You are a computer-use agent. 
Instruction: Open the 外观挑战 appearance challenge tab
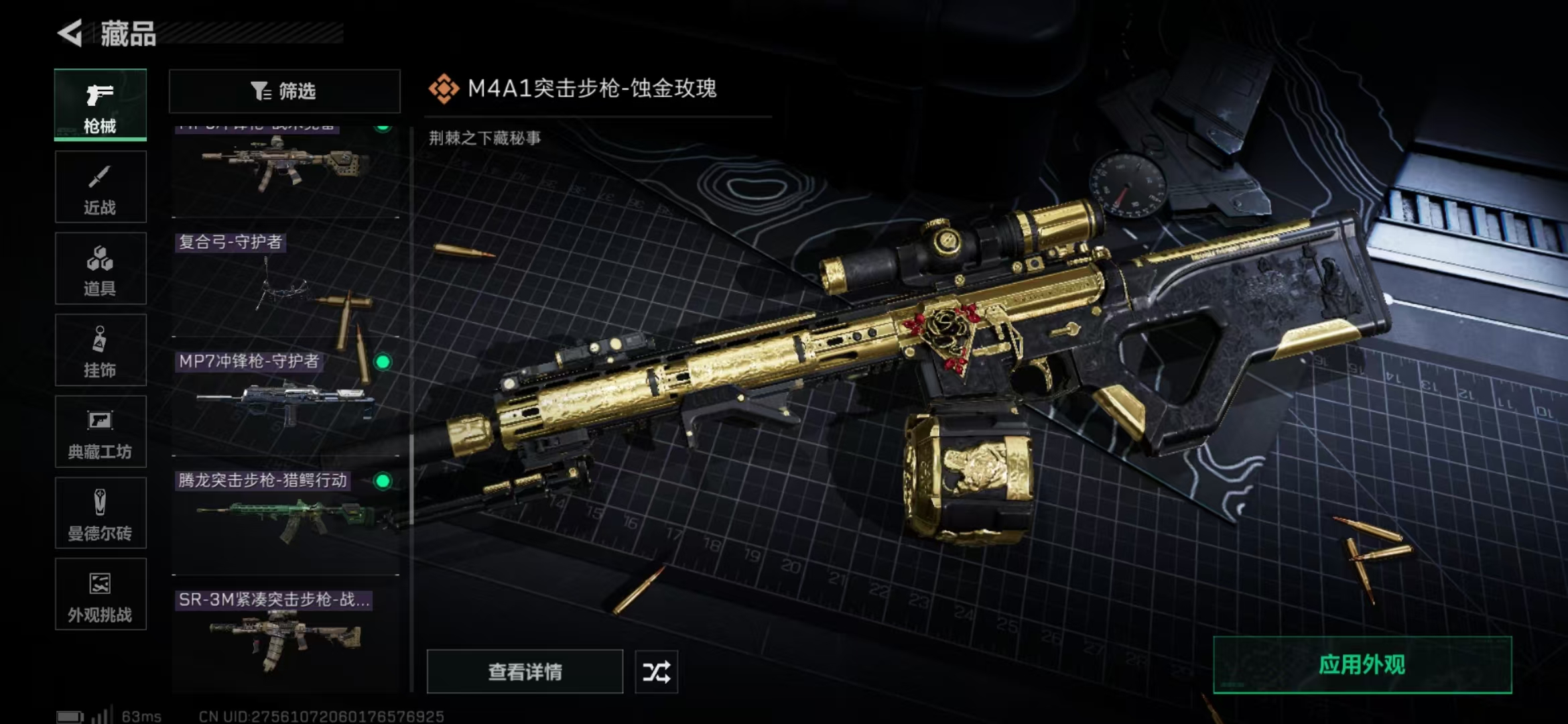click(101, 595)
